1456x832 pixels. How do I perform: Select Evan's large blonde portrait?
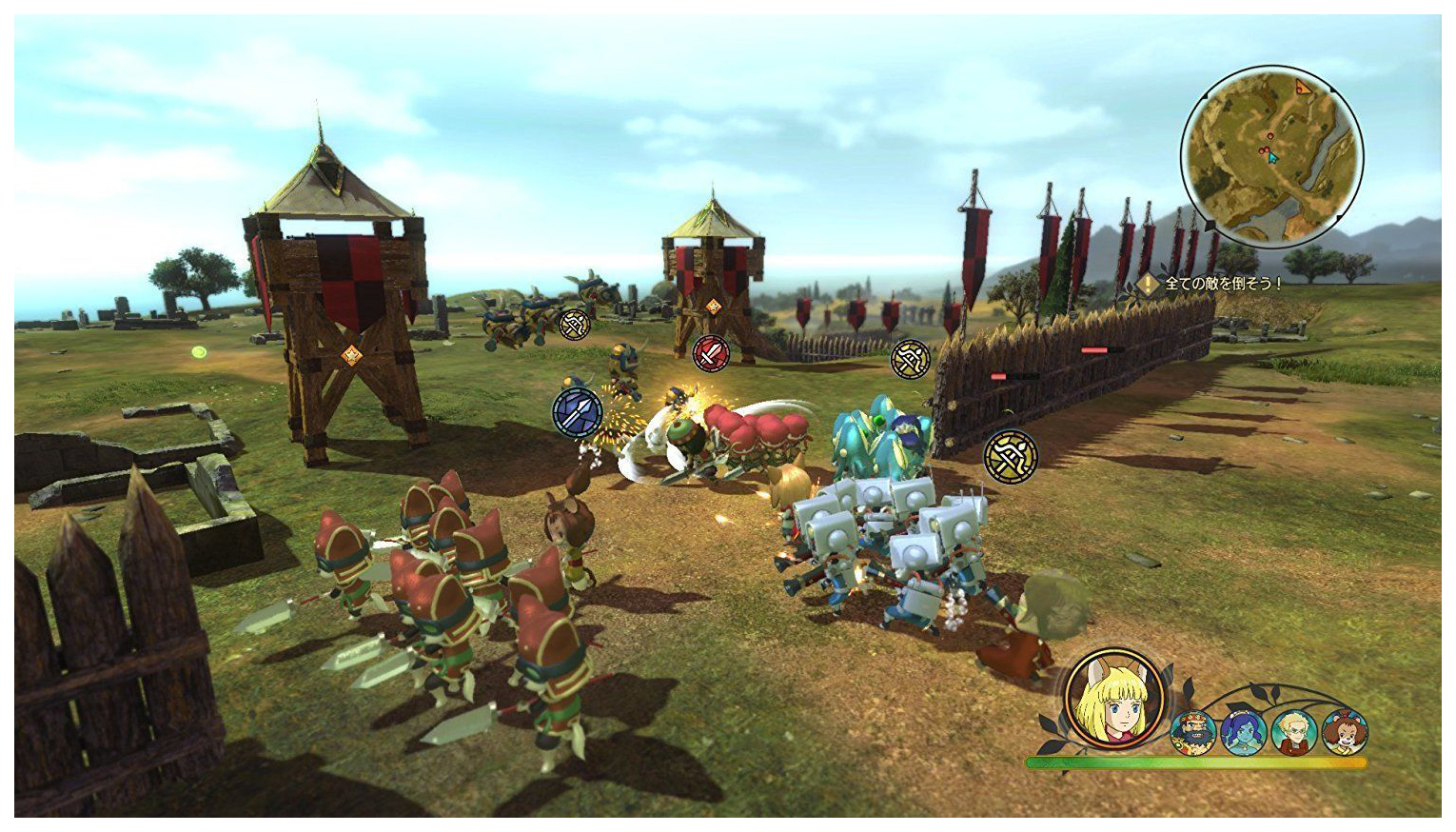1115,700
